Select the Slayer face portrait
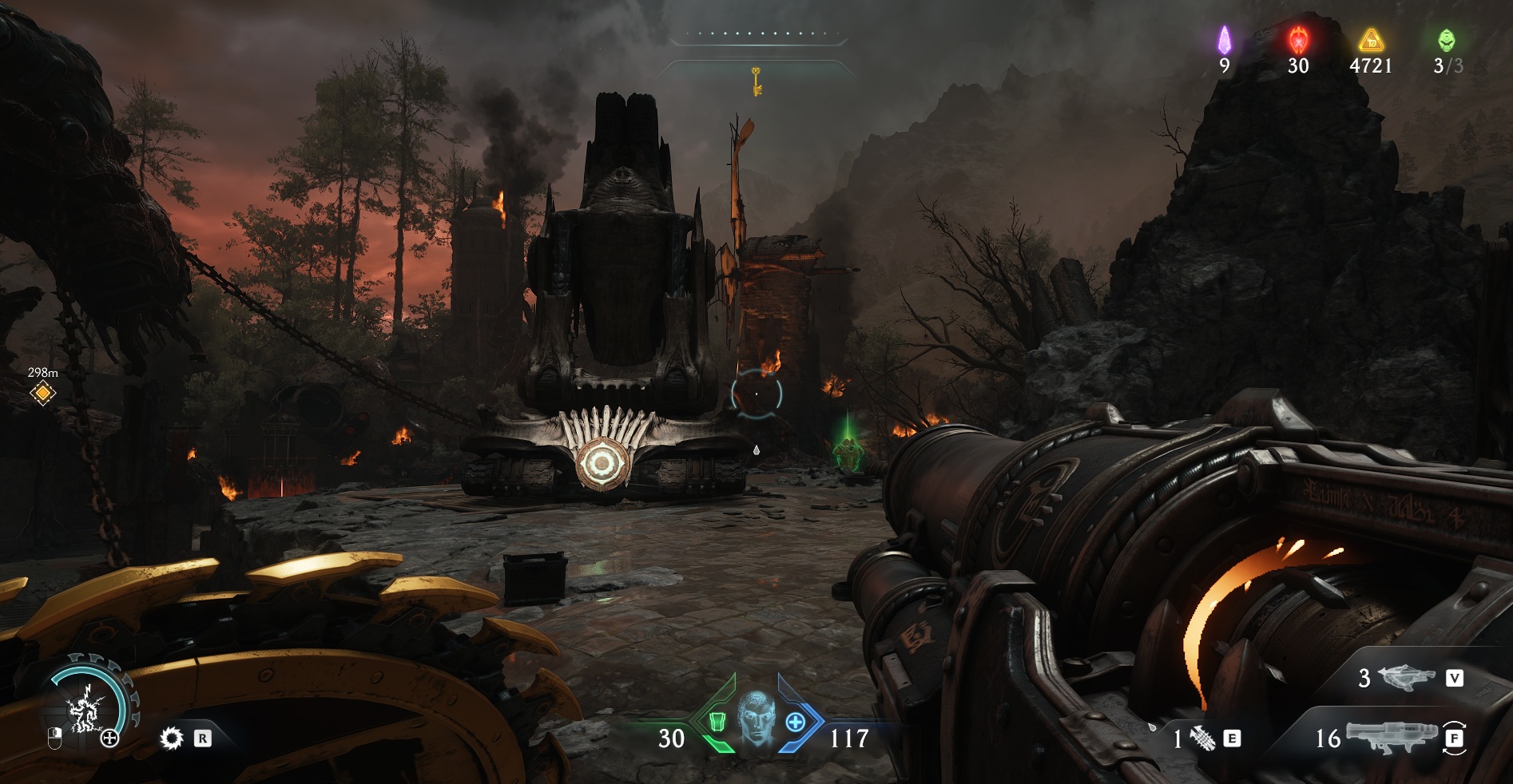The height and width of the screenshot is (784, 1513). point(755,720)
